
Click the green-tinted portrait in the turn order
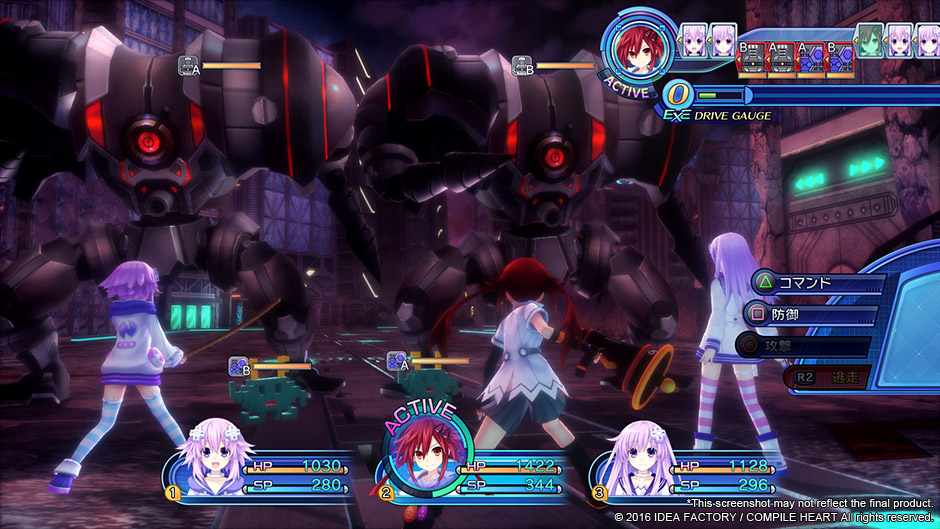[x=870, y=39]
